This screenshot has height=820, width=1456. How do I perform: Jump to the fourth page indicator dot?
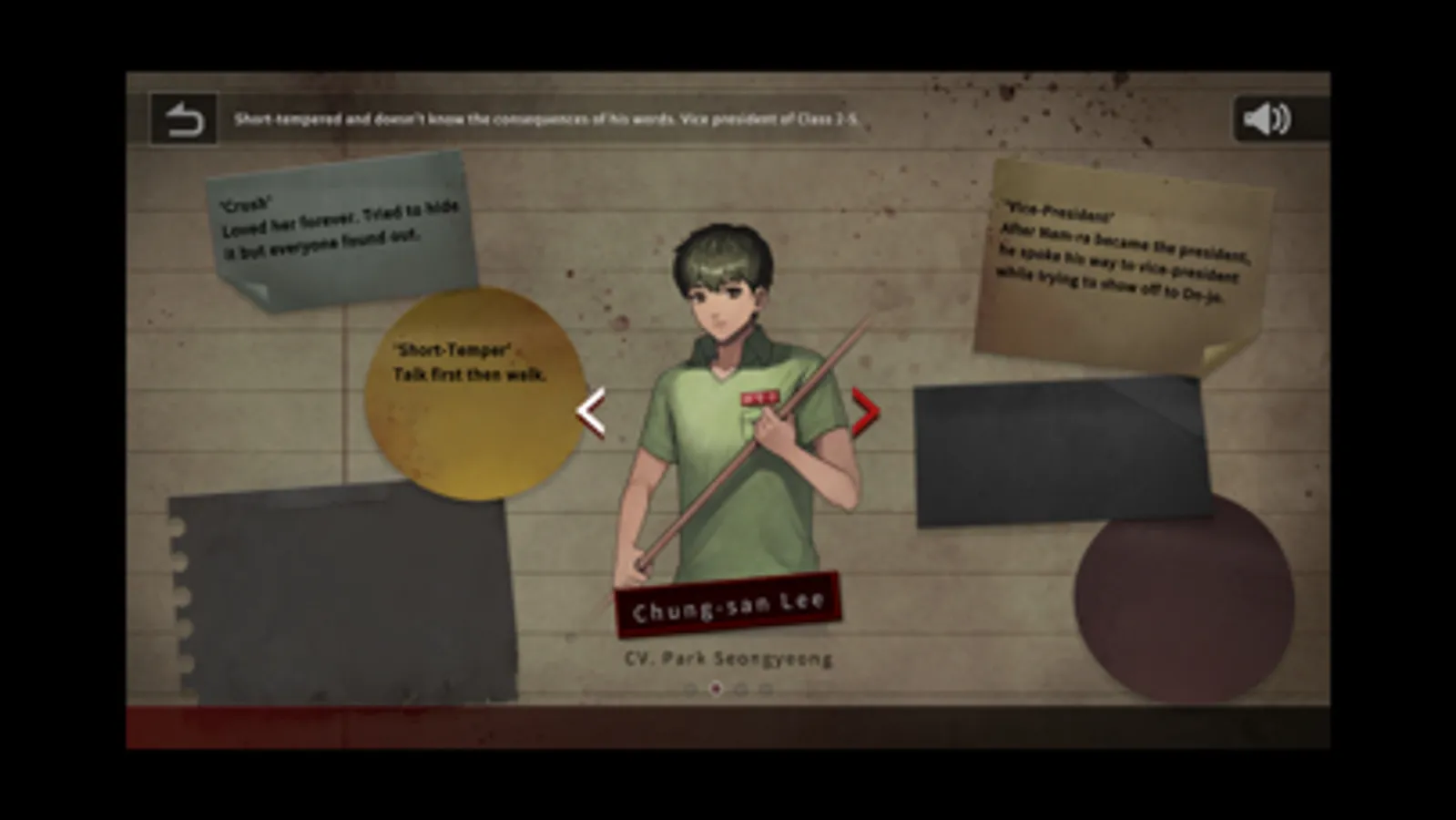point(765,689)
